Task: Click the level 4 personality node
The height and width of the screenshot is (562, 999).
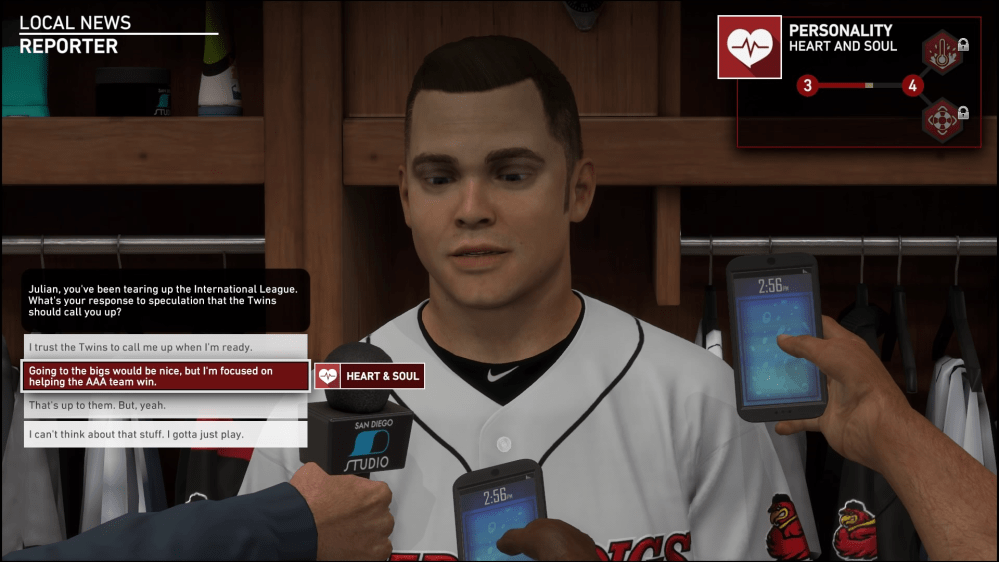Action: point(911,86)
